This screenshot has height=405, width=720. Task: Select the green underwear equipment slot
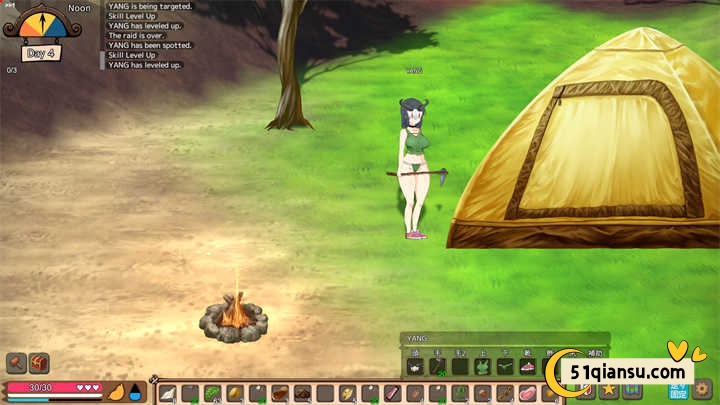pyautogui.click(x=505, y=367)
